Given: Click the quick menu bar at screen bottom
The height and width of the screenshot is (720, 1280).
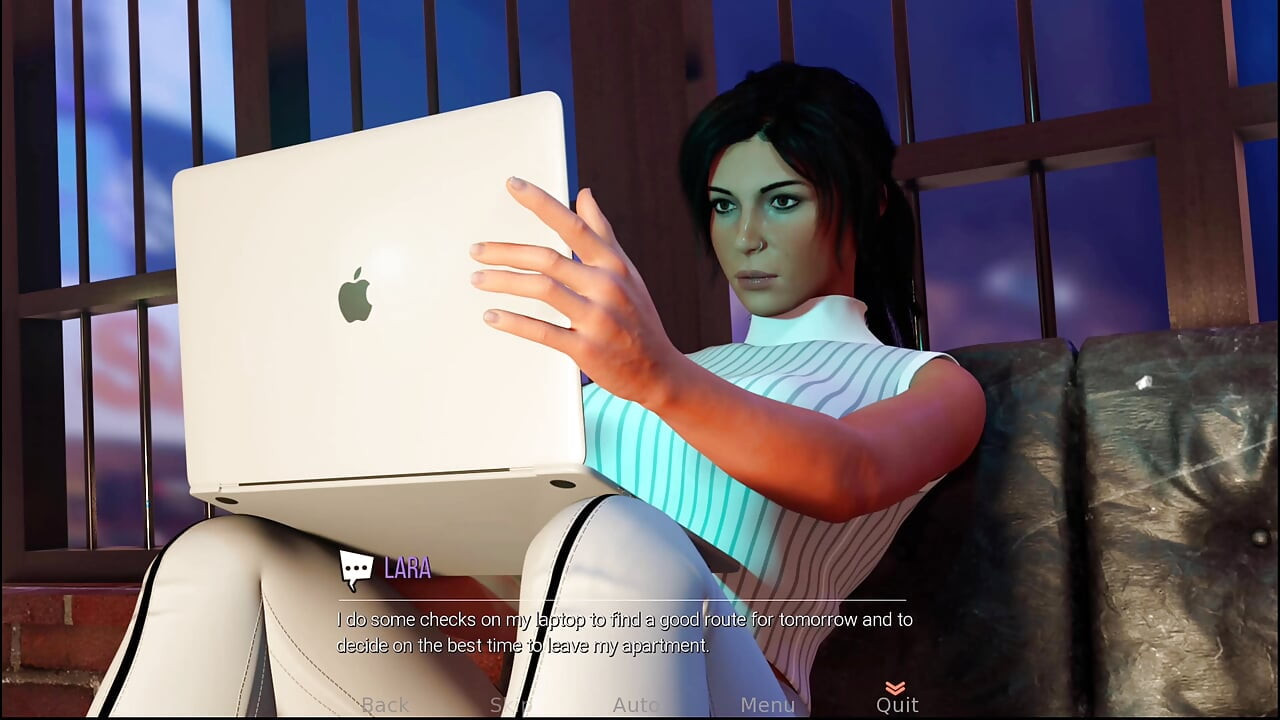Looking at the screenshot, I should coord(640,705).
